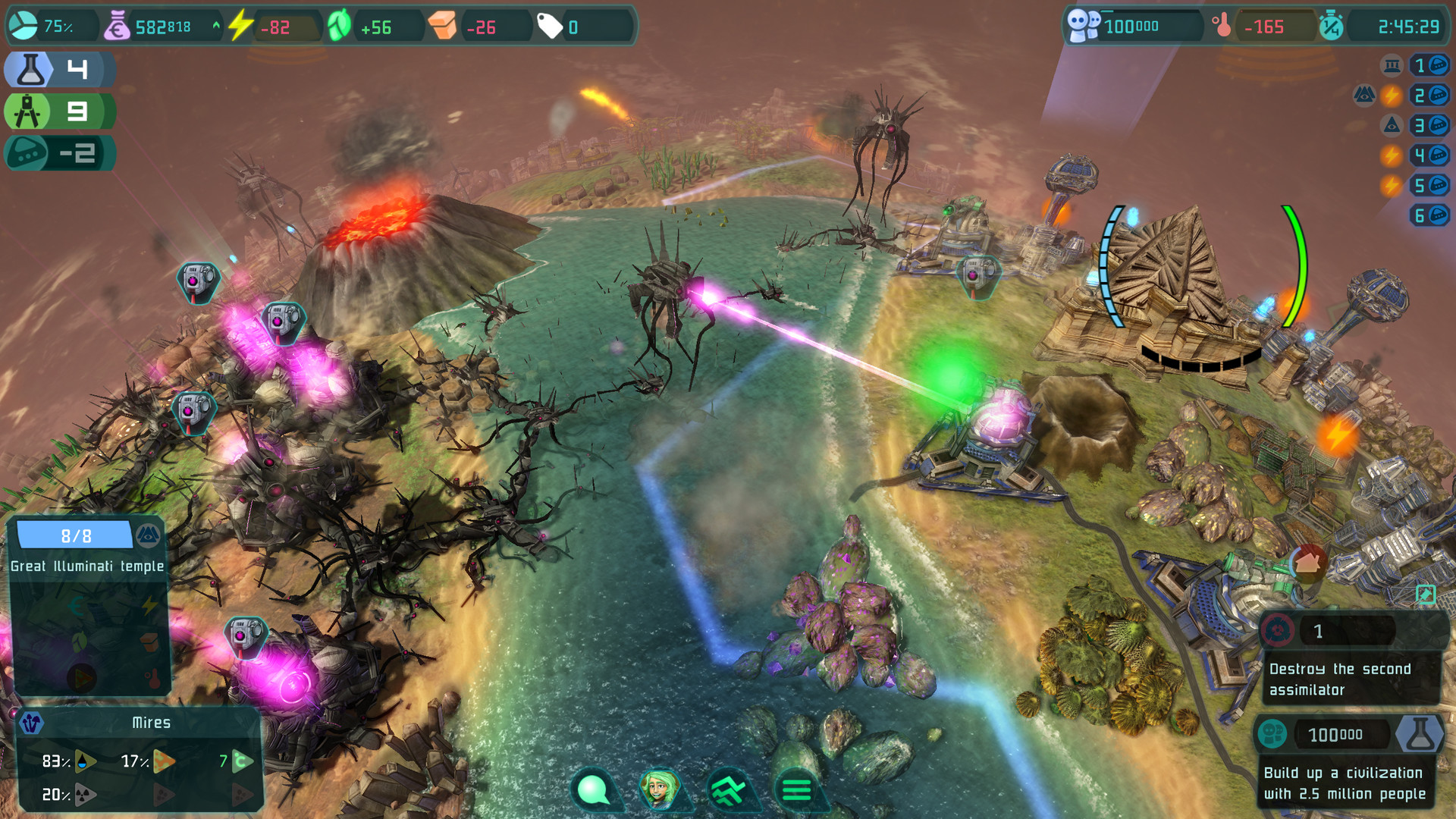Select colony number 6 in the list
The width and height of the screenshot is (1456, 819).
[1429, 216]
